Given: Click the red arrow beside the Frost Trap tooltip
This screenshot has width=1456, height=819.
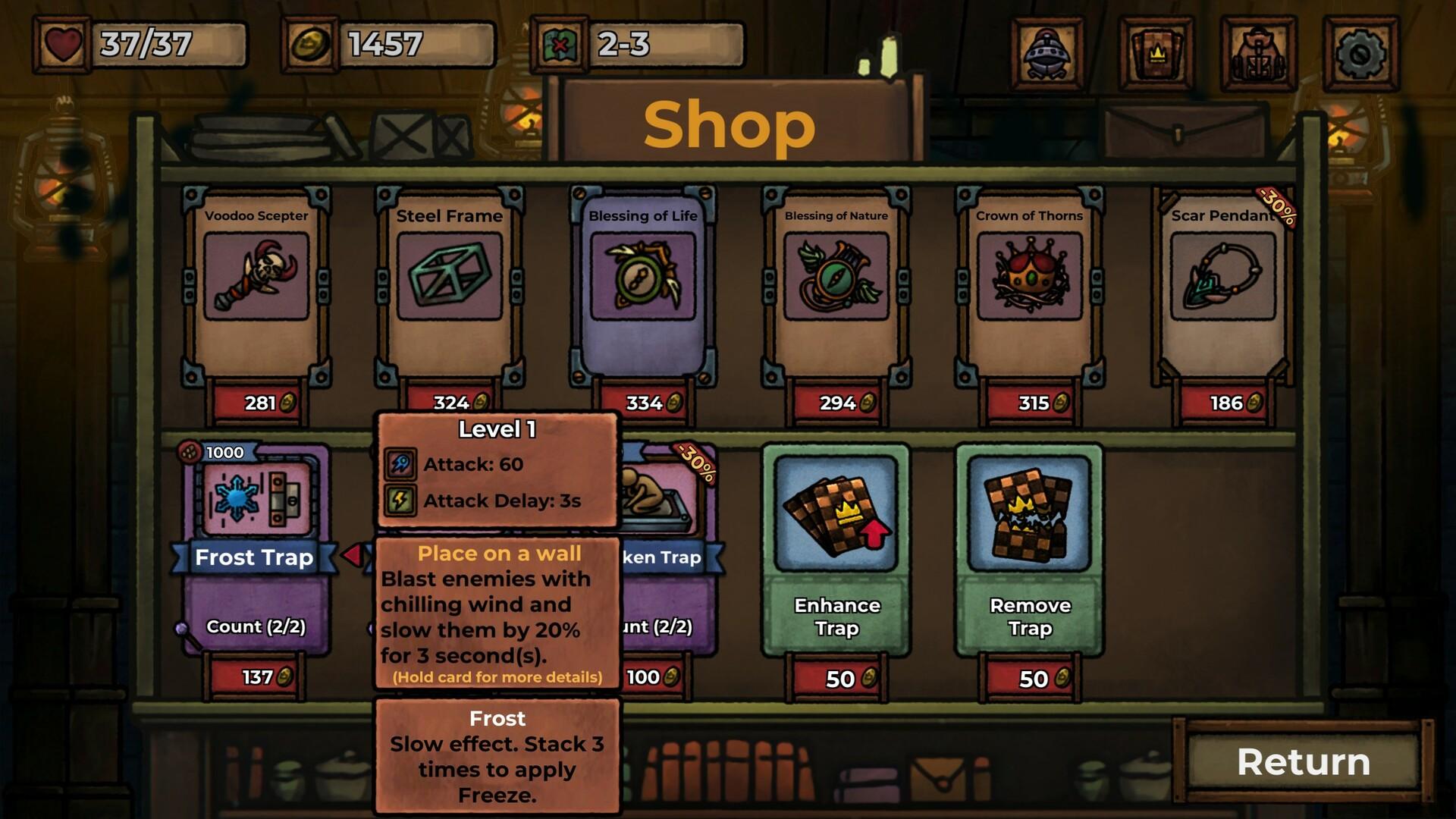Looking at the screenshot, I should 353,554.
